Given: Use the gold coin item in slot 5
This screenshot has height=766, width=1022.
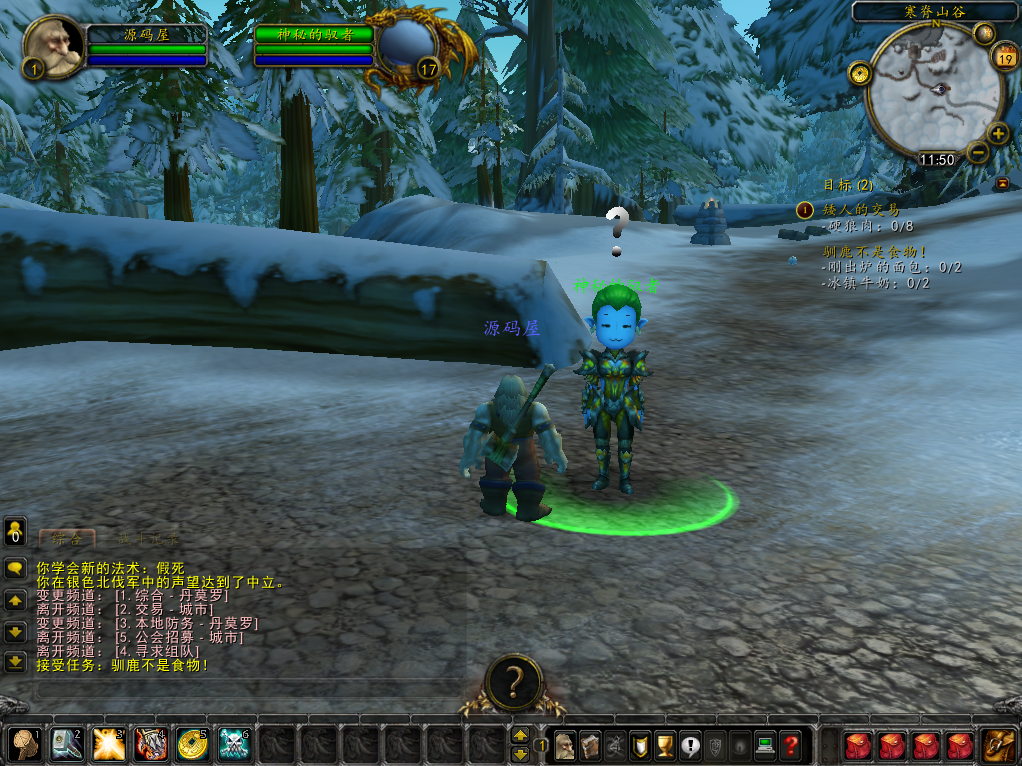Looking at the screenshot, I should (x=192, y=744).
